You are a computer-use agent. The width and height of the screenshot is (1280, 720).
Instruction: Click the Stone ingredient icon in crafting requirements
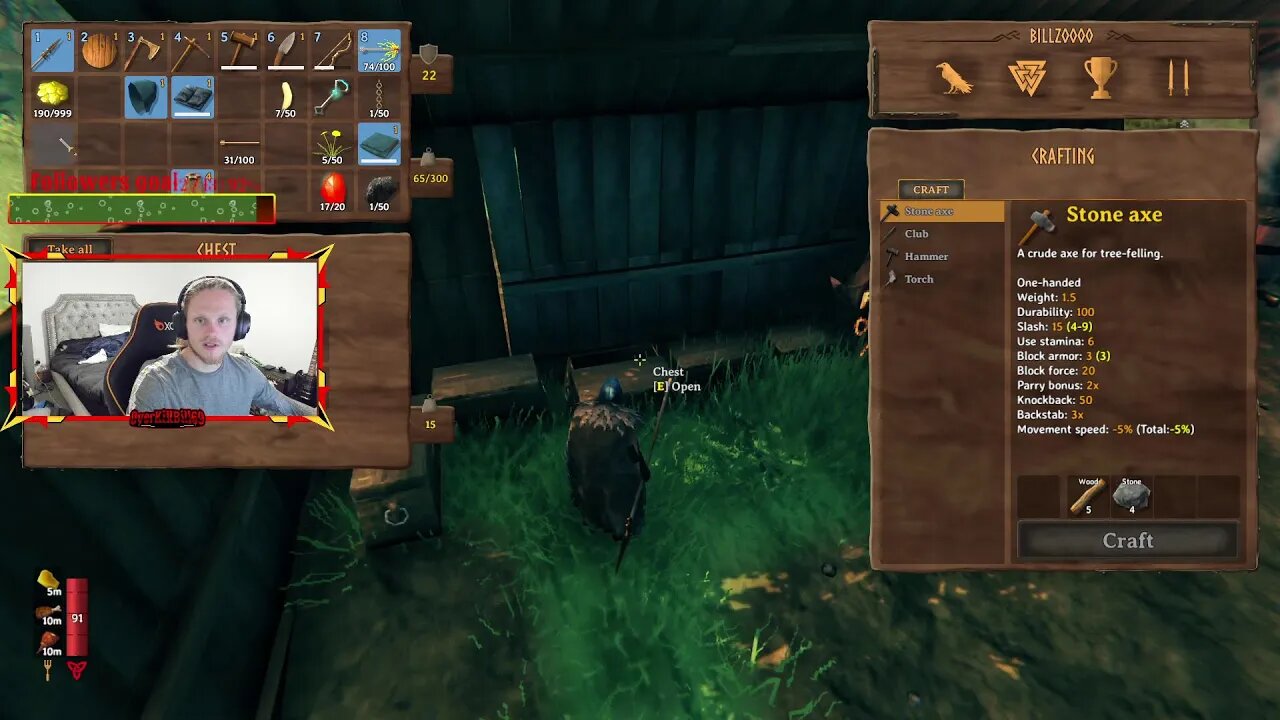pyautogui.click(x=1133, y=494)
